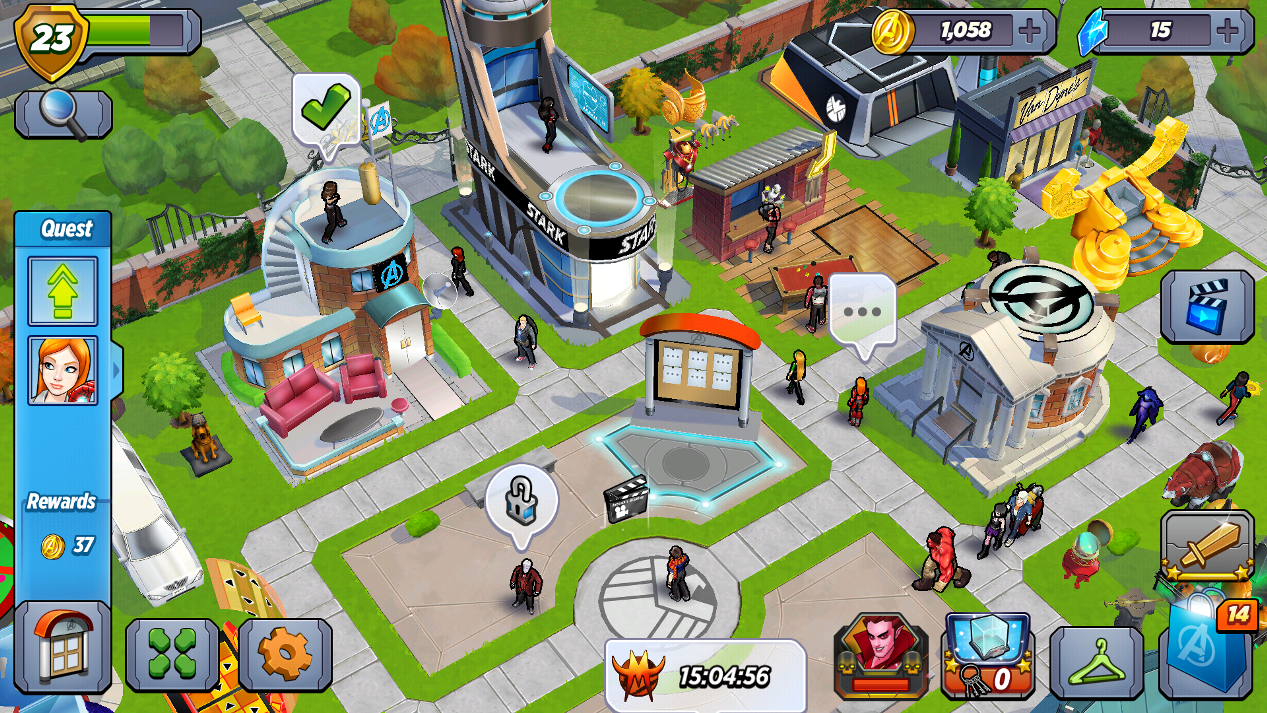Open the ellipsis dialogue speech bubble
The image size is (1267, 713).
pos(862,312)
